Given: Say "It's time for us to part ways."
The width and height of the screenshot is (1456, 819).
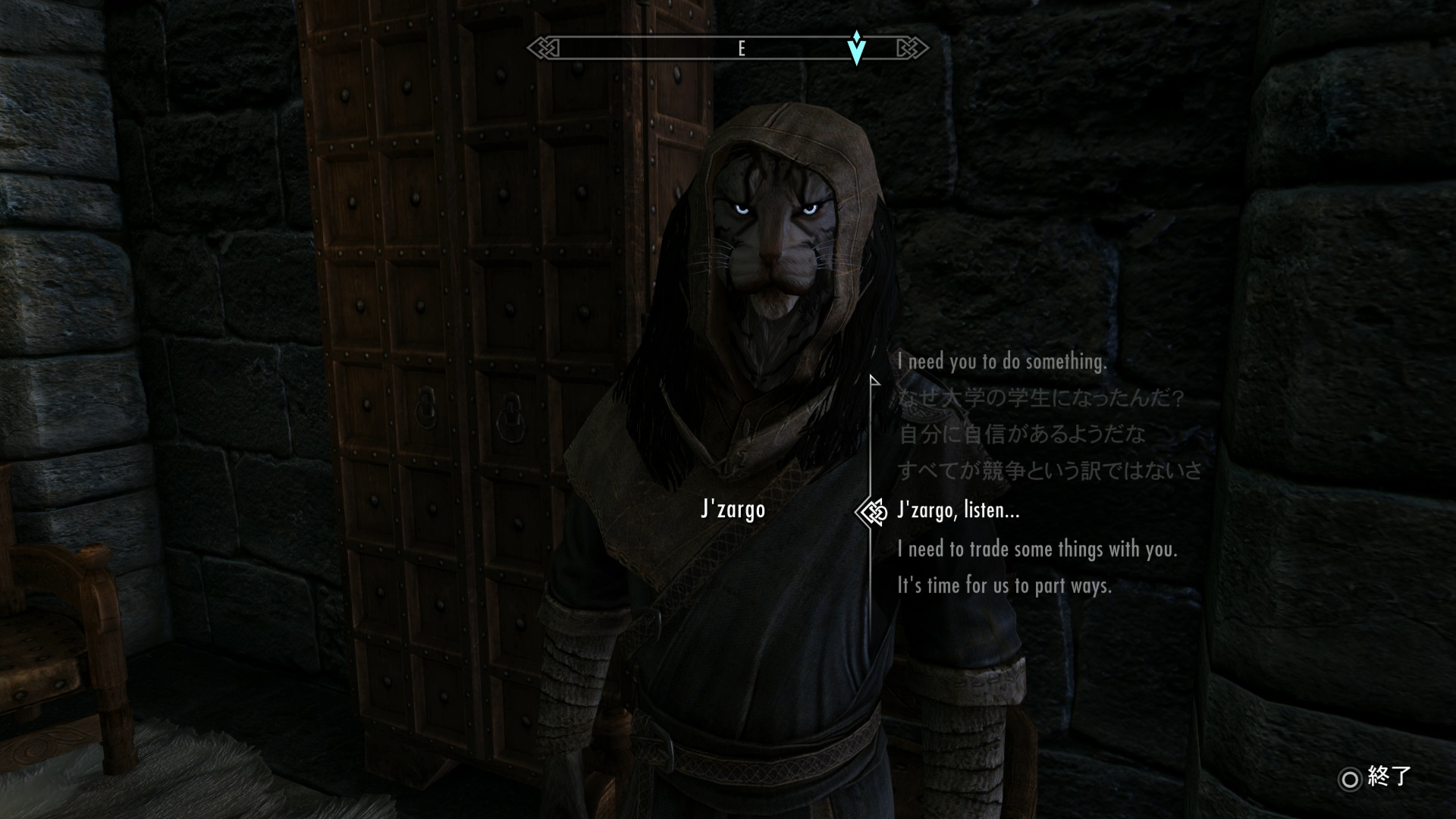Looking at the screenshot, I should click(1004, 585).
